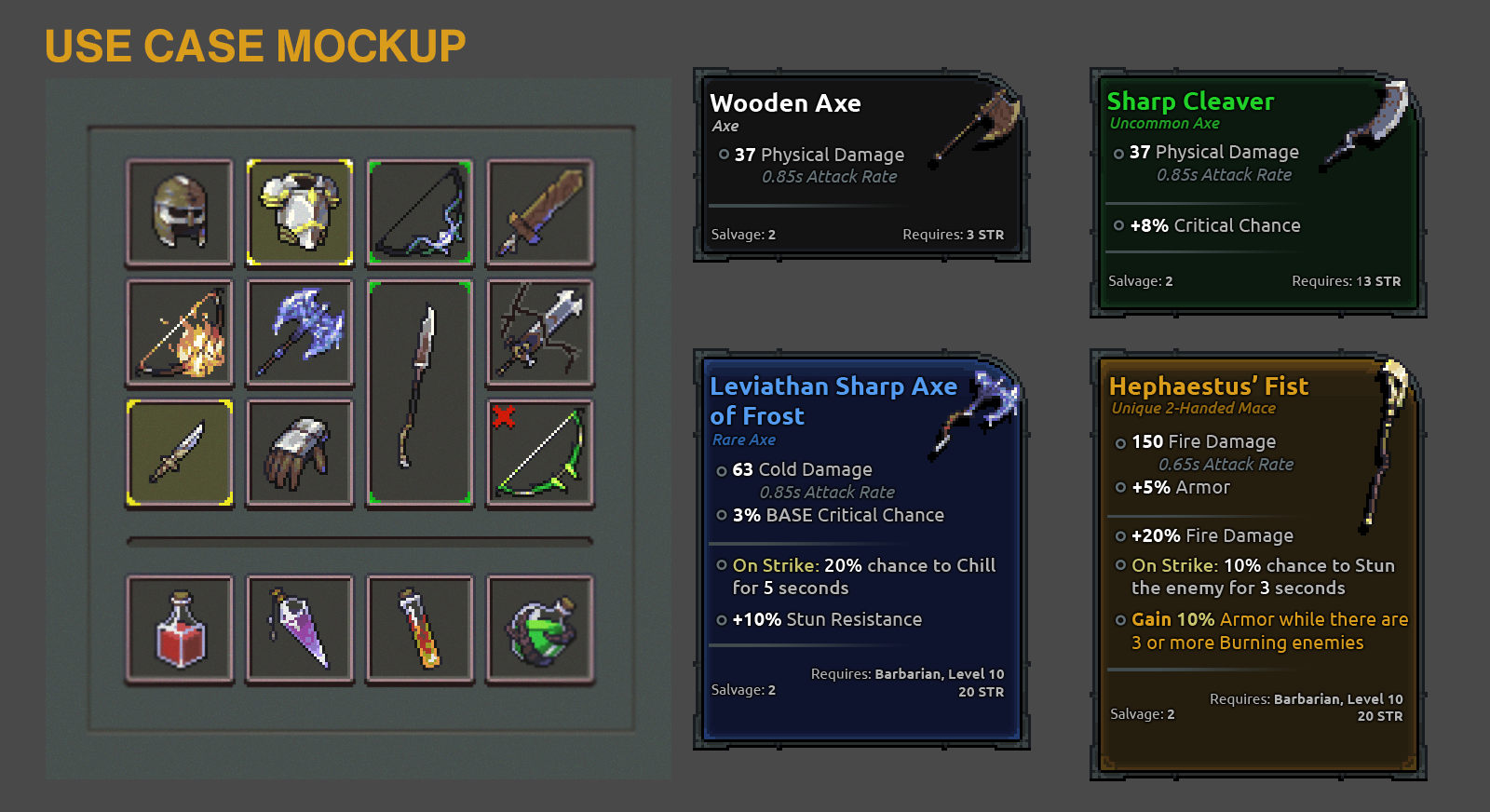Image resolution: width=1490 pixels, height=812 pixels.
Task: Choose the tall spear slot
Action: pyautogui.click(x=420, y=392)
